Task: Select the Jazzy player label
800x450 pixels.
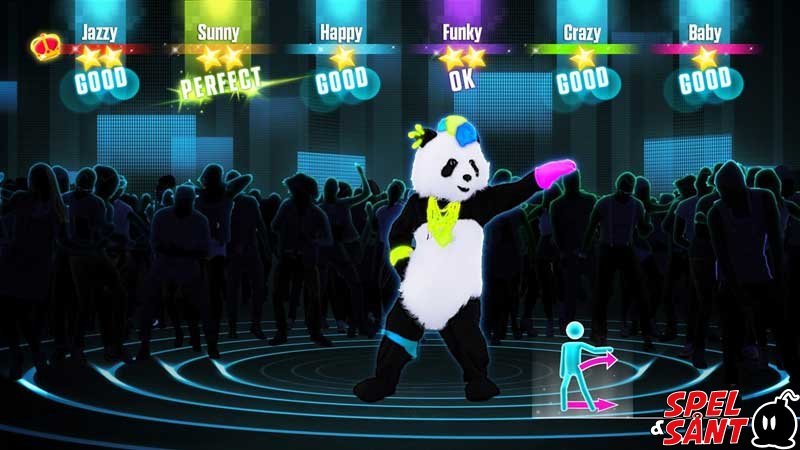Action: (x=99, y=32)
